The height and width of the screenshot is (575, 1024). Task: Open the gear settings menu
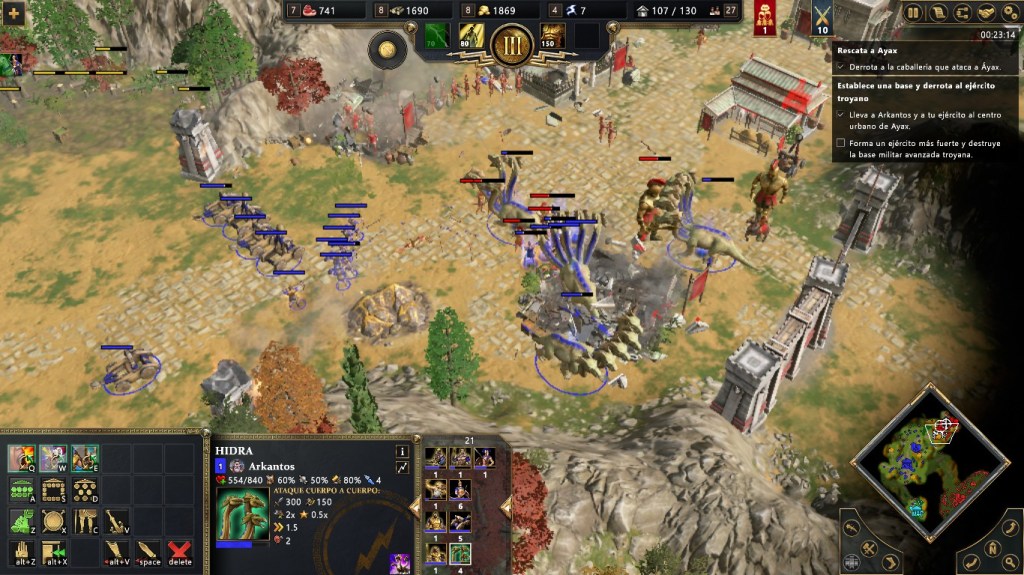tap(1010, 13)
